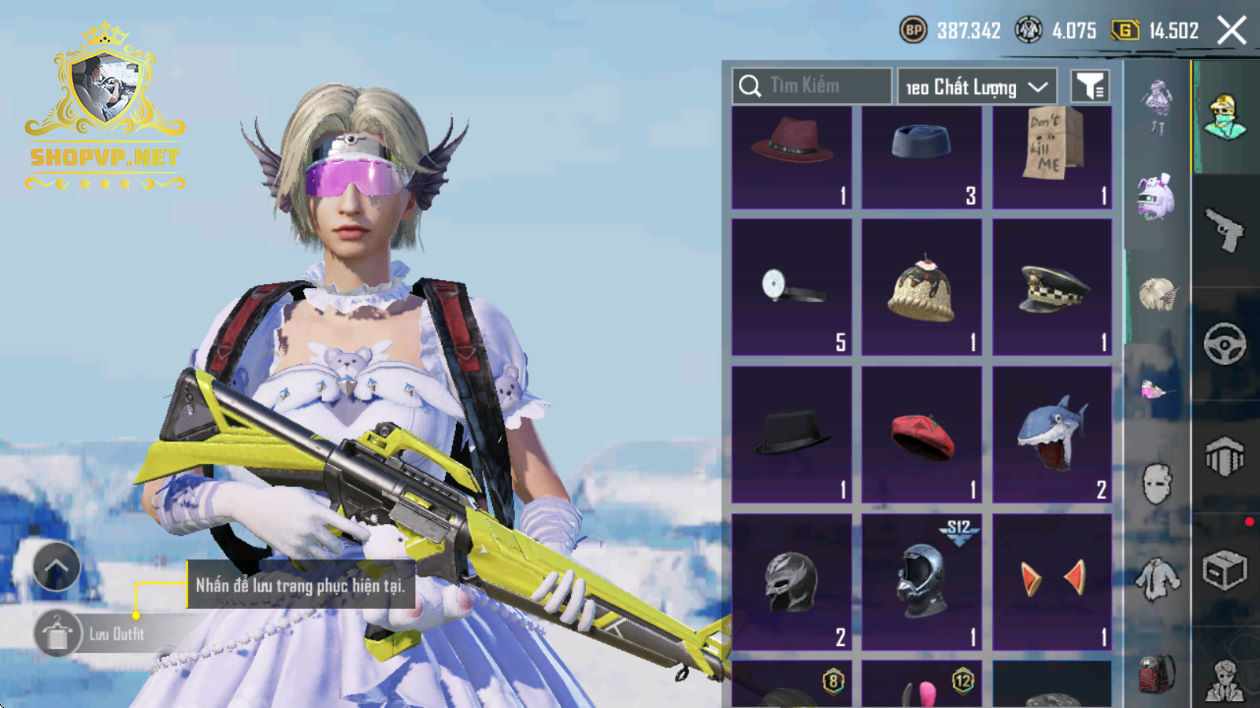Image resolution: width=1260 pixels, height=708 pixels.
Task: Choose the head mirror headband item
Action: pyautogui.click(x=792, y=287)
